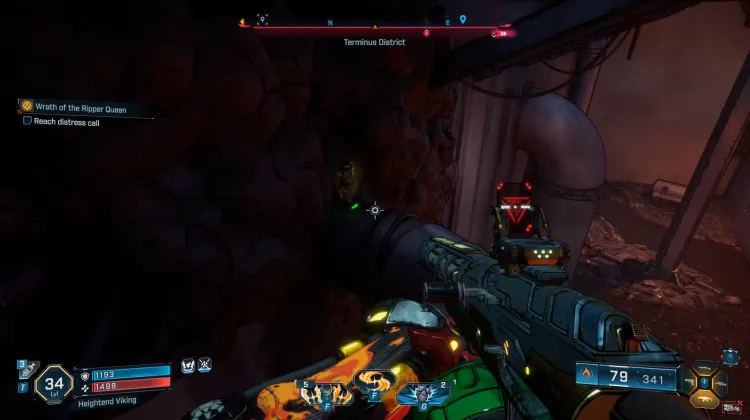Image resolution: width=750 pixels, height=420 pixels.
Task: Select the red diamond marker on the compass
Action: point(427,33)
